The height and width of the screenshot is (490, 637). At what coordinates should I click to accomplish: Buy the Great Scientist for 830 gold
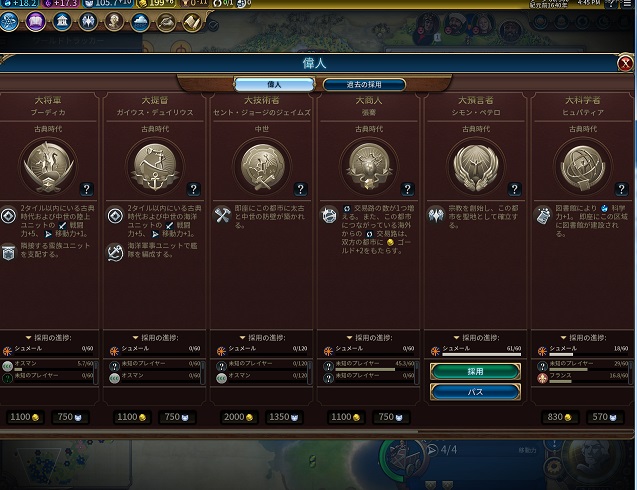[557, 416]
